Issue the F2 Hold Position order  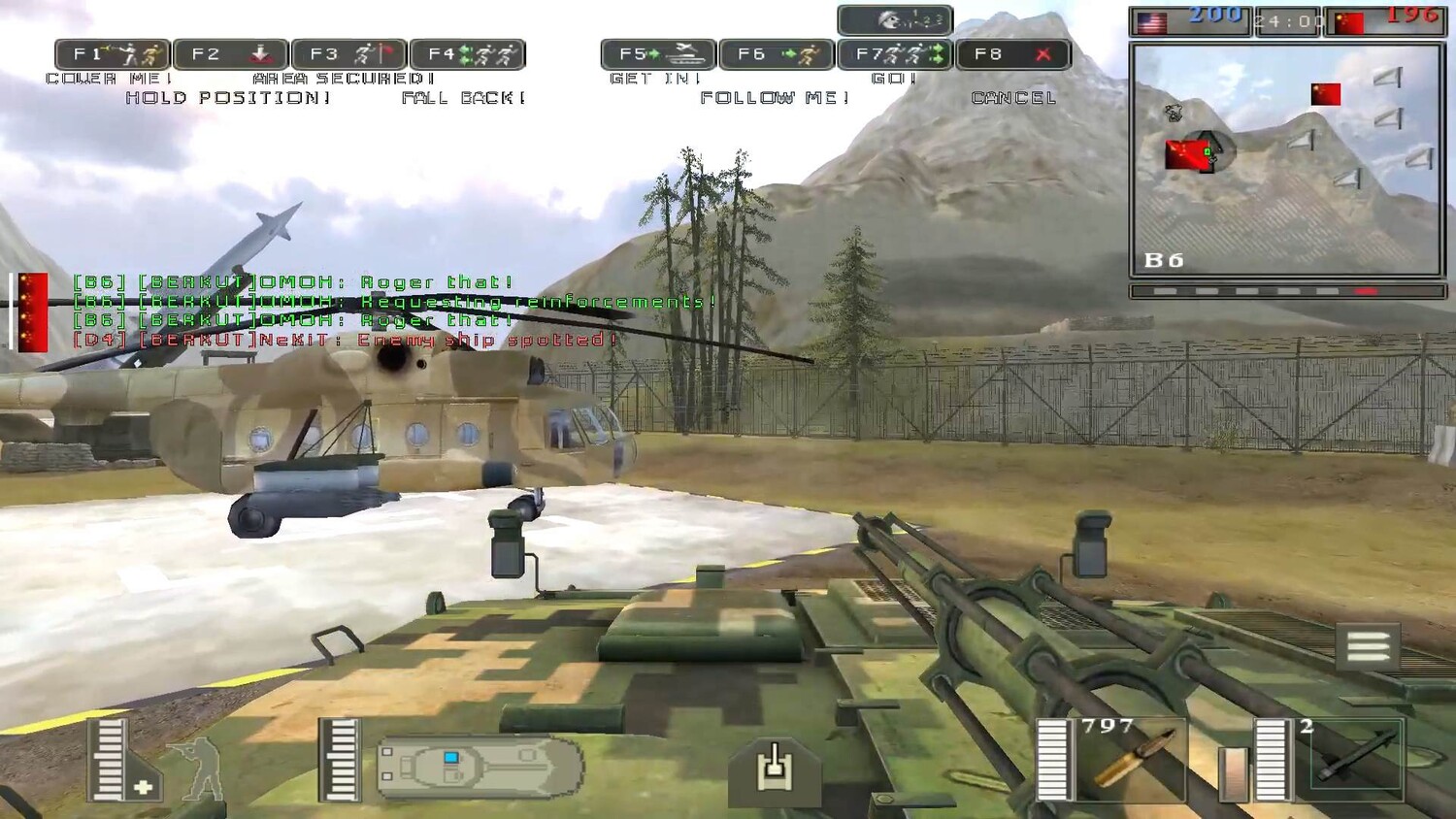[231, 54]
